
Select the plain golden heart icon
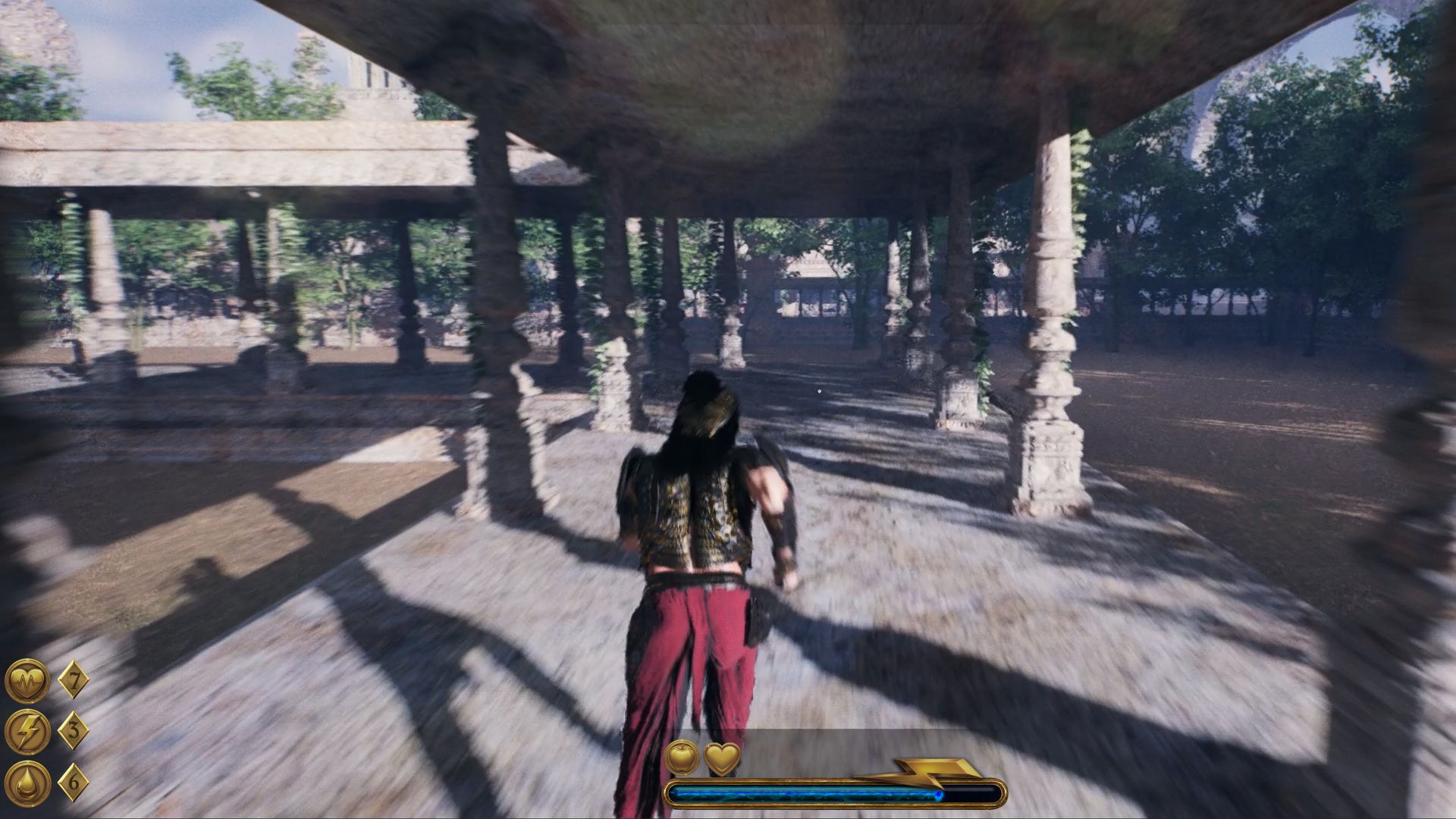[x=722, y=758]
